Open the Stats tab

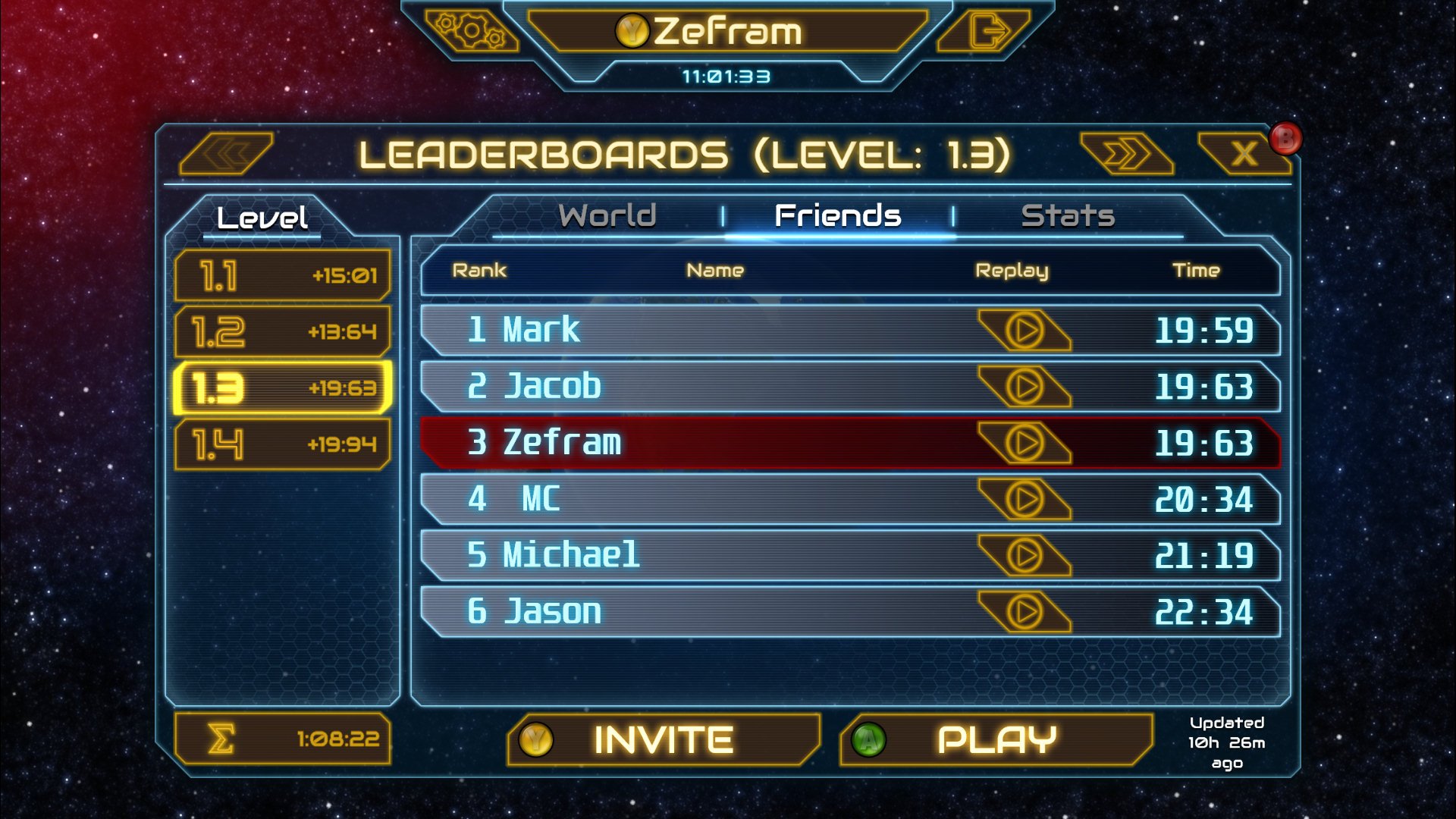coord(1068,215)
